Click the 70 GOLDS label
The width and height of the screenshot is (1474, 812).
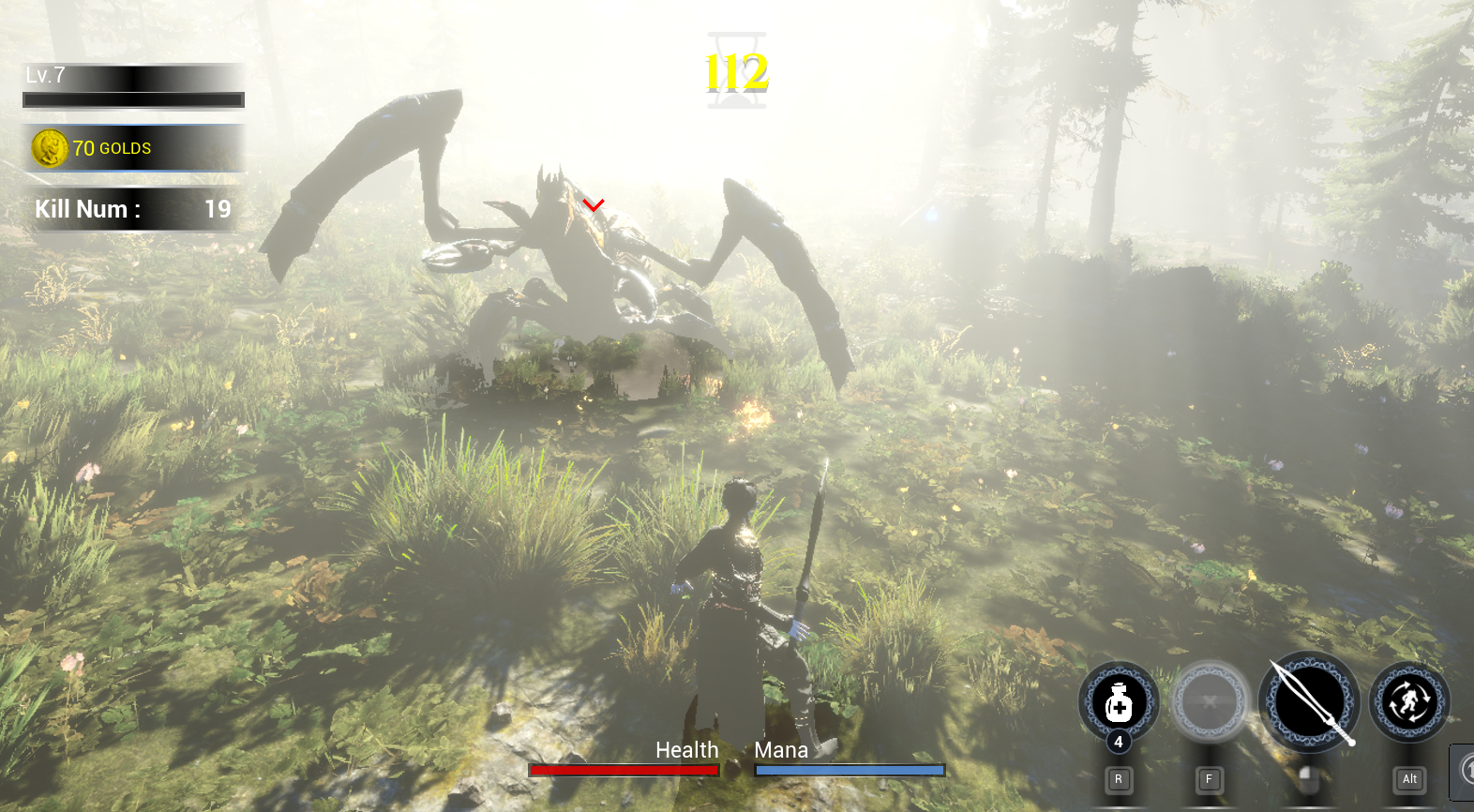pyautogui.click(x=113, y=148)
